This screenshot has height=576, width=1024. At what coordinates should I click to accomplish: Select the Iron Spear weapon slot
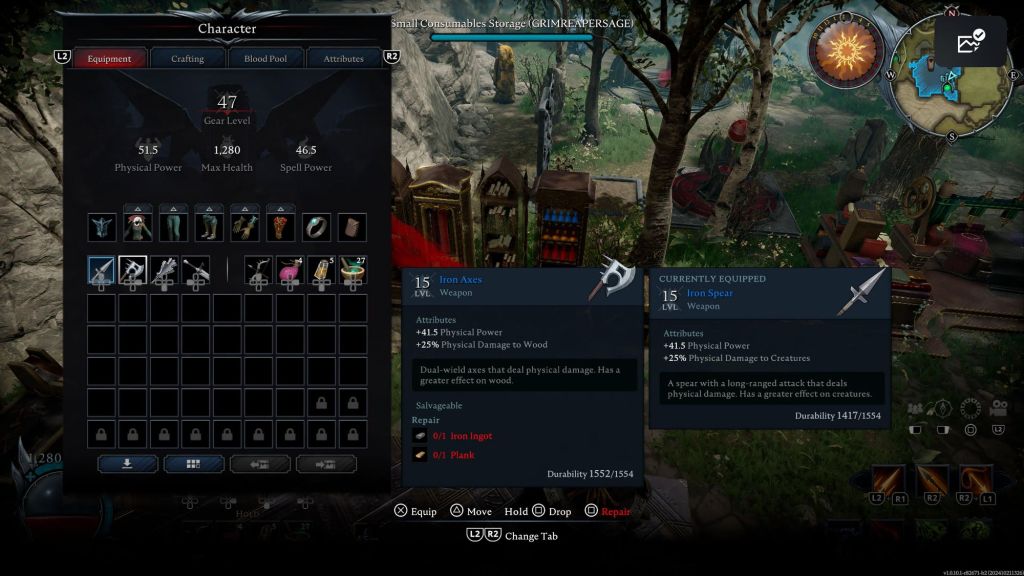click(x=102, y=270)
